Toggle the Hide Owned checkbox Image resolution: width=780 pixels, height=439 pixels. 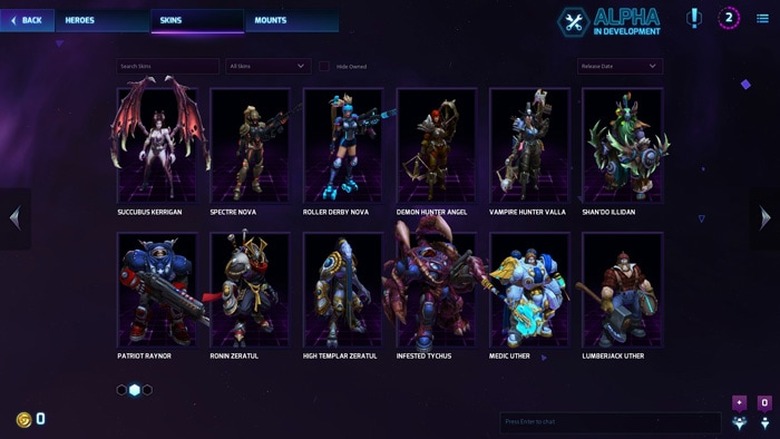click(x=324, y=66)
